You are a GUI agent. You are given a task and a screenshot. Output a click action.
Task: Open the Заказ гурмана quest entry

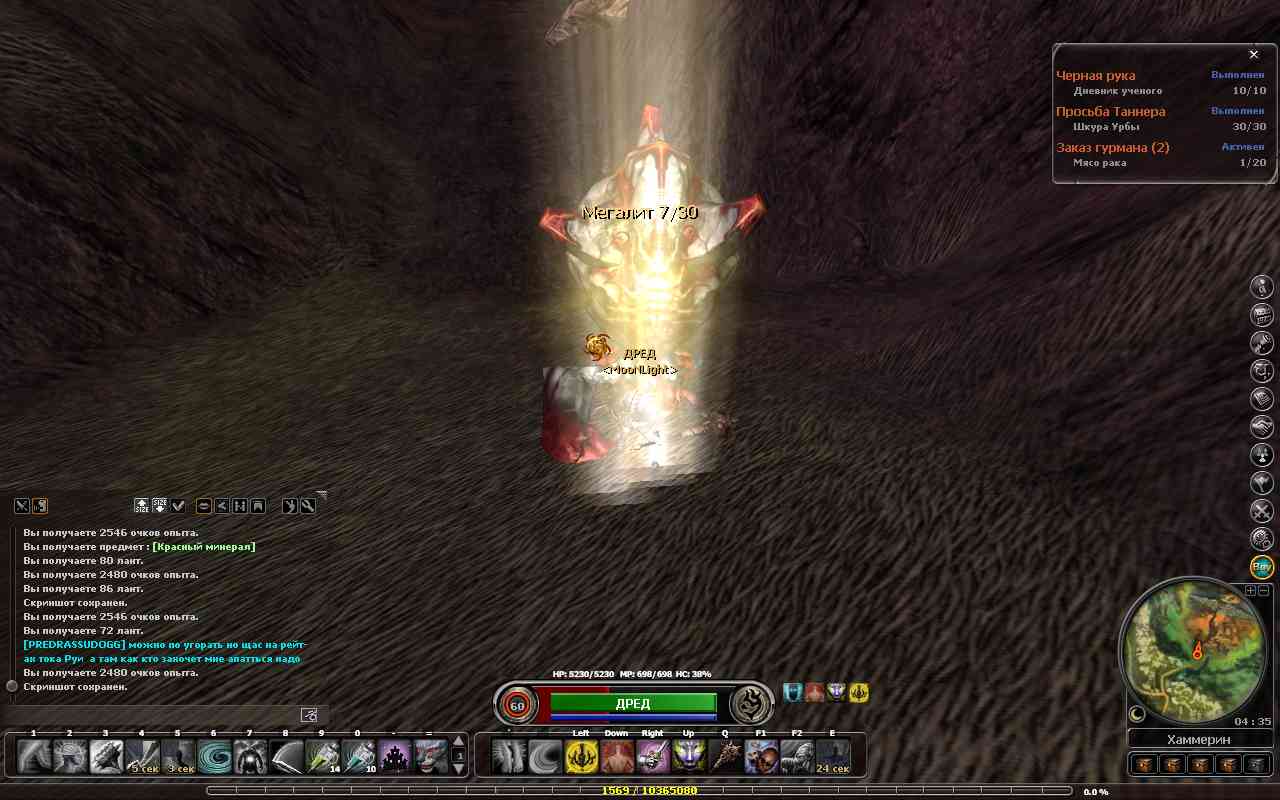(x=1113, y=148)
